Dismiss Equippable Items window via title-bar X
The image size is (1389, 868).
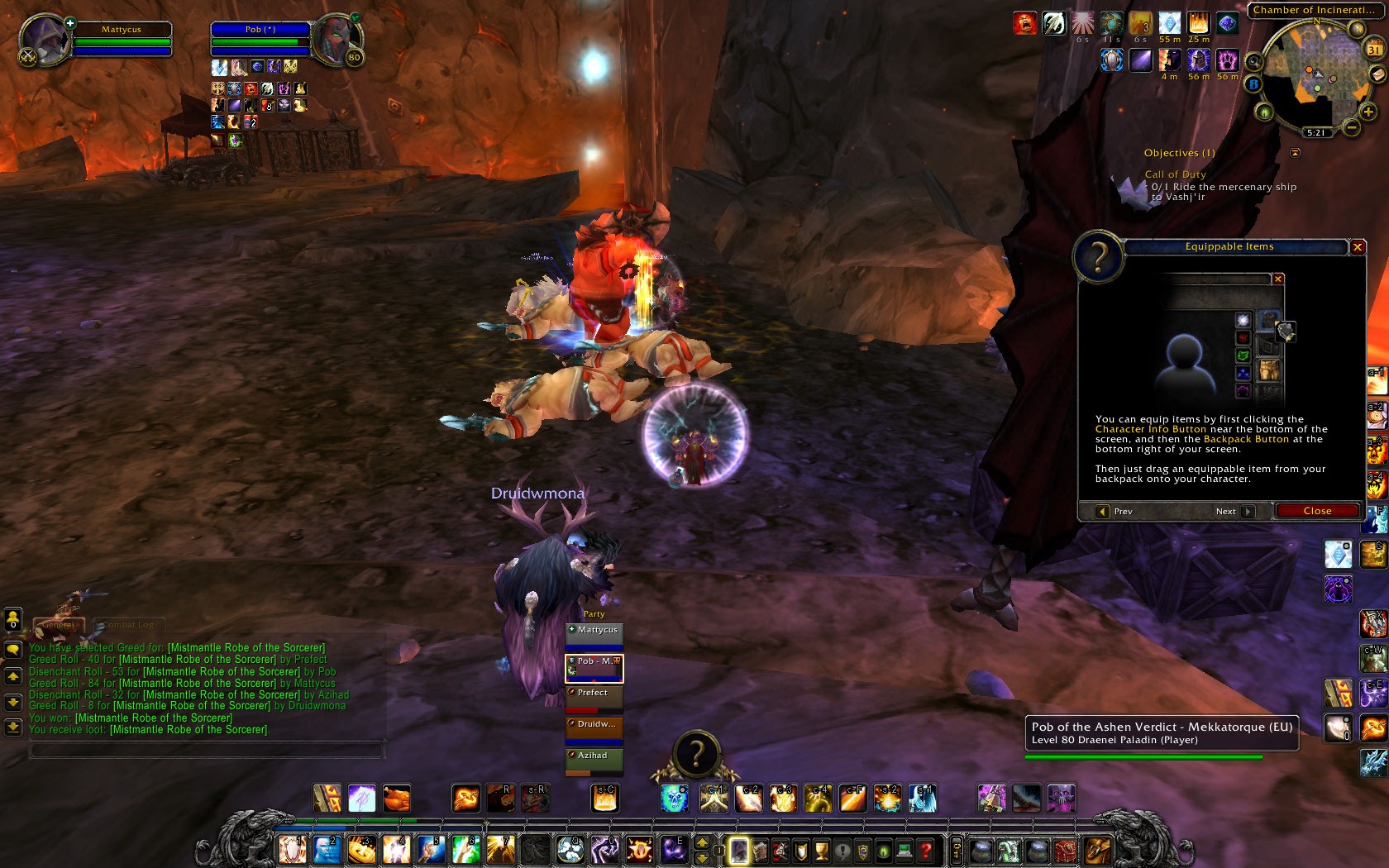click(1357, 247)
